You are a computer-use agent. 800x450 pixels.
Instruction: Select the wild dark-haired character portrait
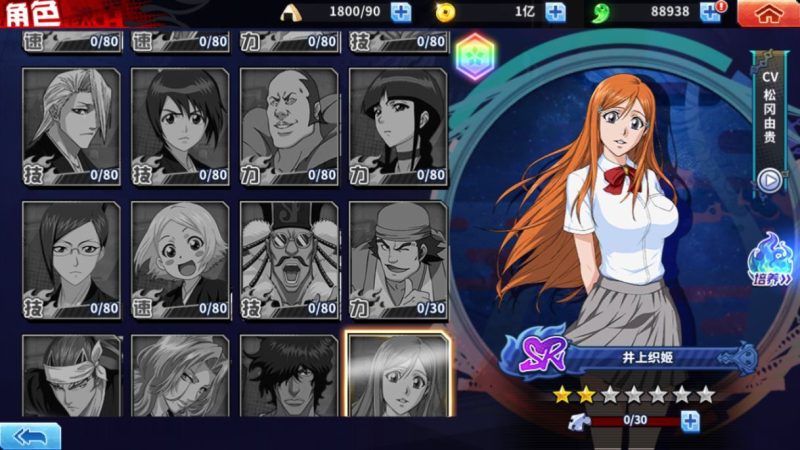[289, 376]
